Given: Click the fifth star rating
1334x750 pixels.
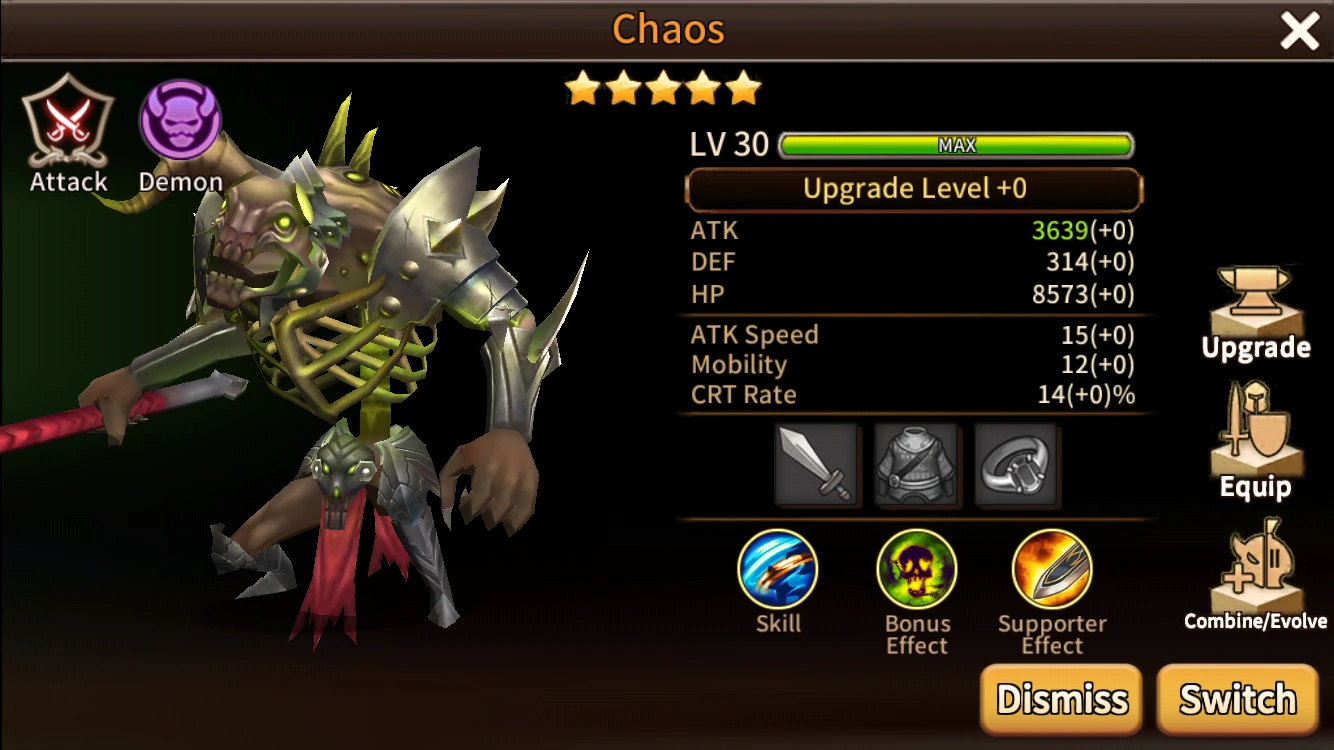Looking at the screenshot, I should tap(744, 88).
